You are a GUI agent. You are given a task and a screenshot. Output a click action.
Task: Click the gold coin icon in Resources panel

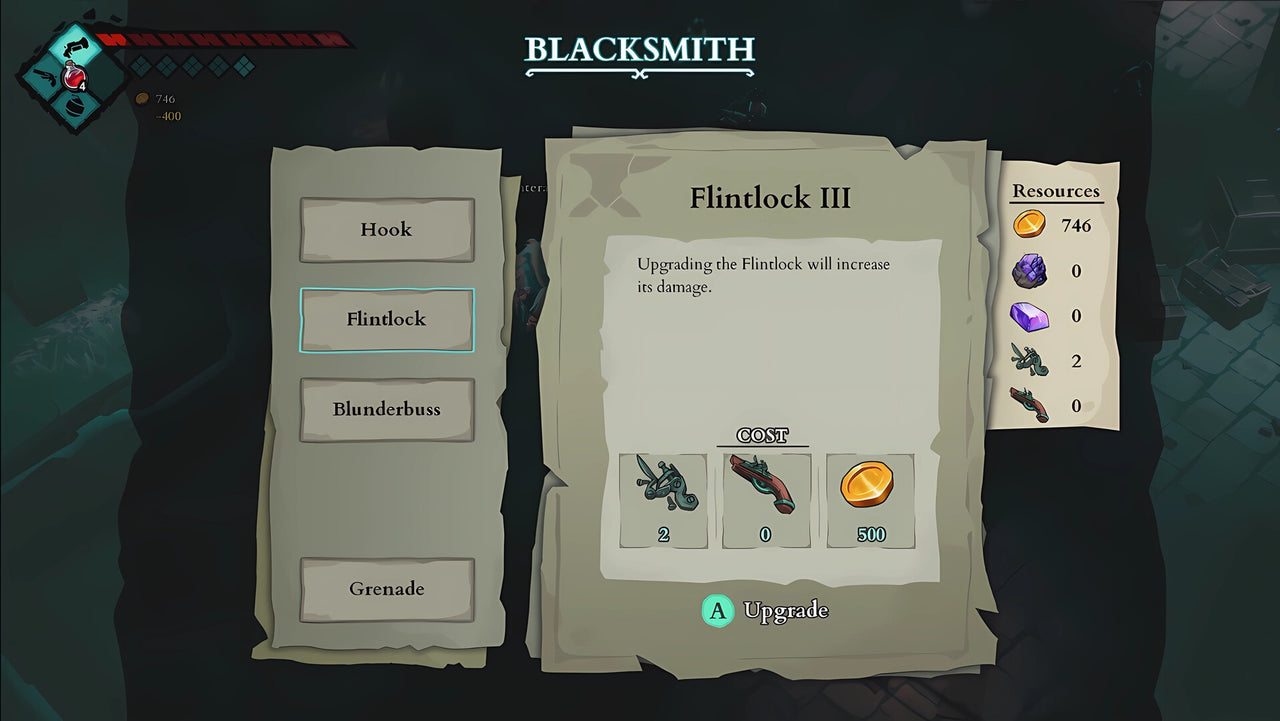click(1028, 224)
